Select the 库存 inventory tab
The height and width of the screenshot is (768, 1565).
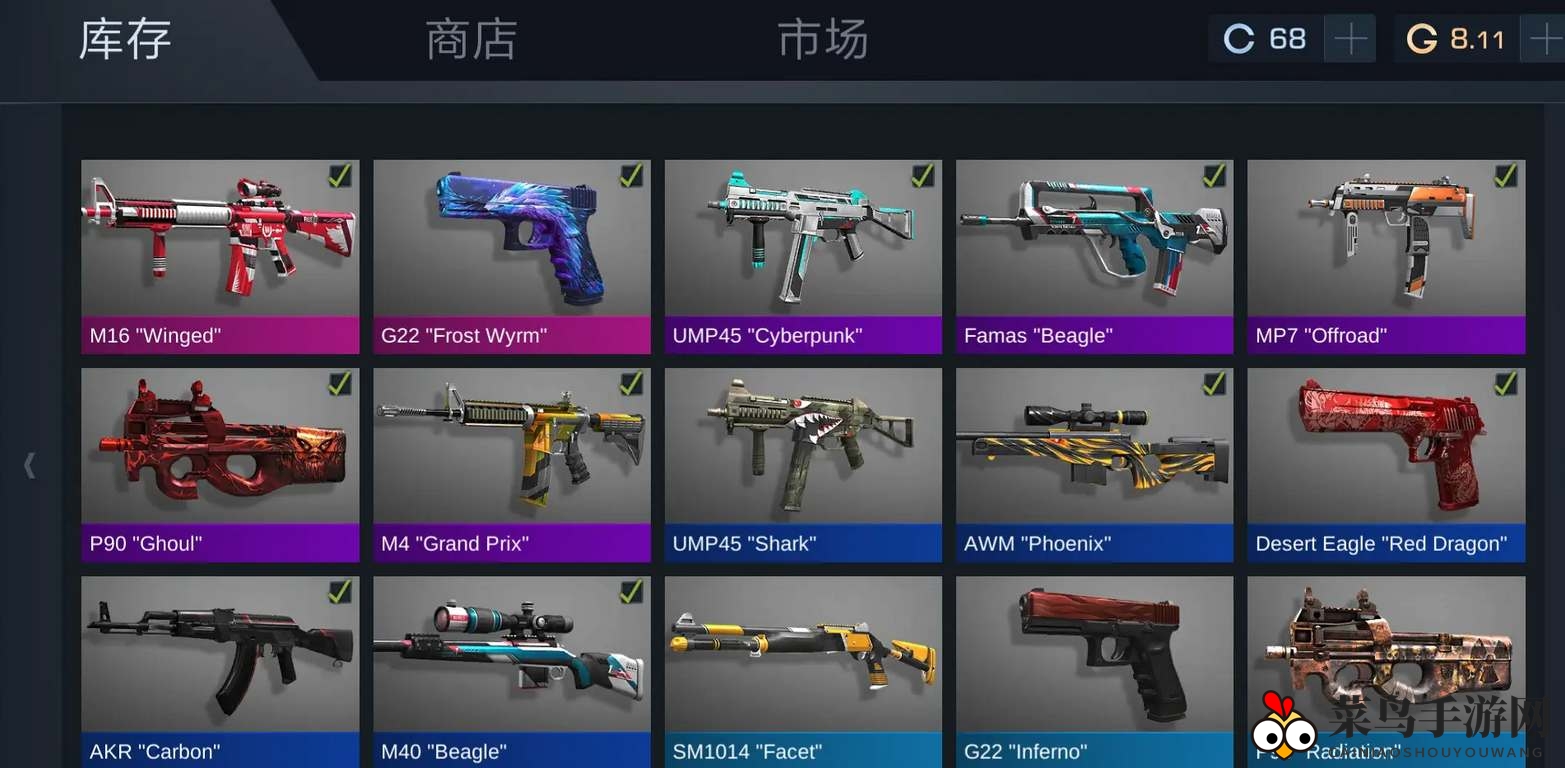pos(125,41)
